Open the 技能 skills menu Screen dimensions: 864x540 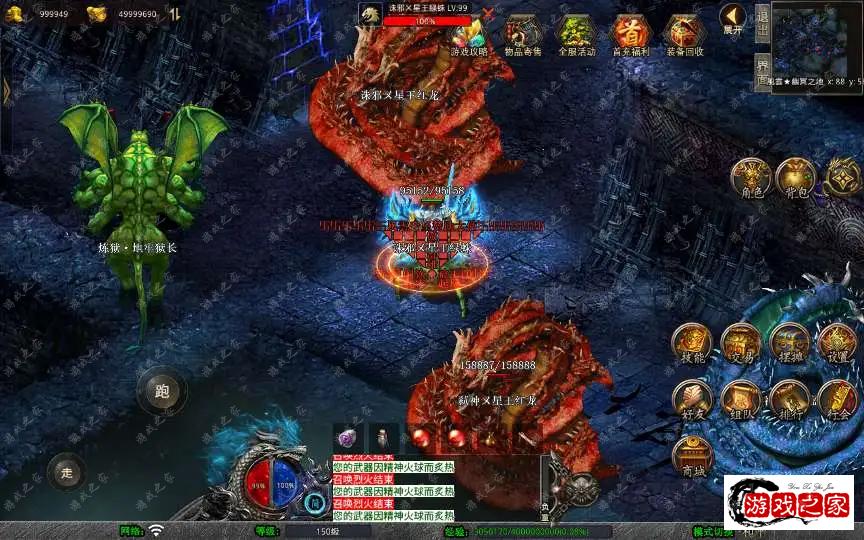point(692,343)
